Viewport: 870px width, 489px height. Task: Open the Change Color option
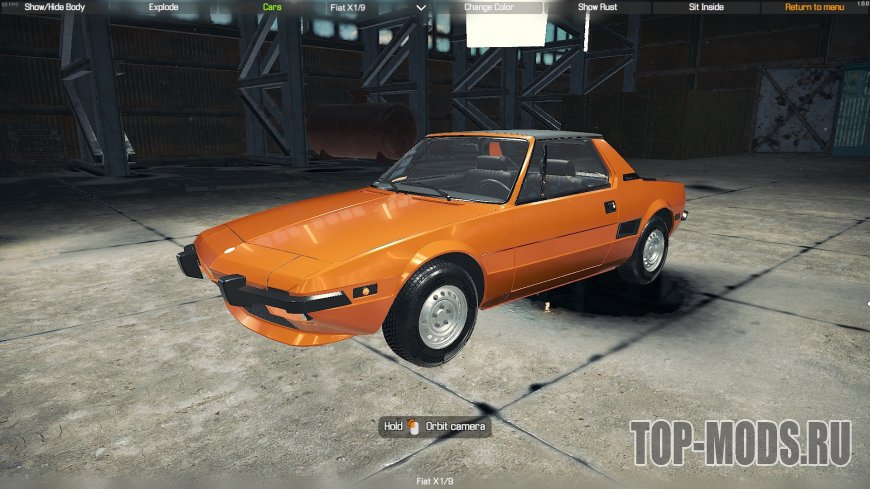489,7
